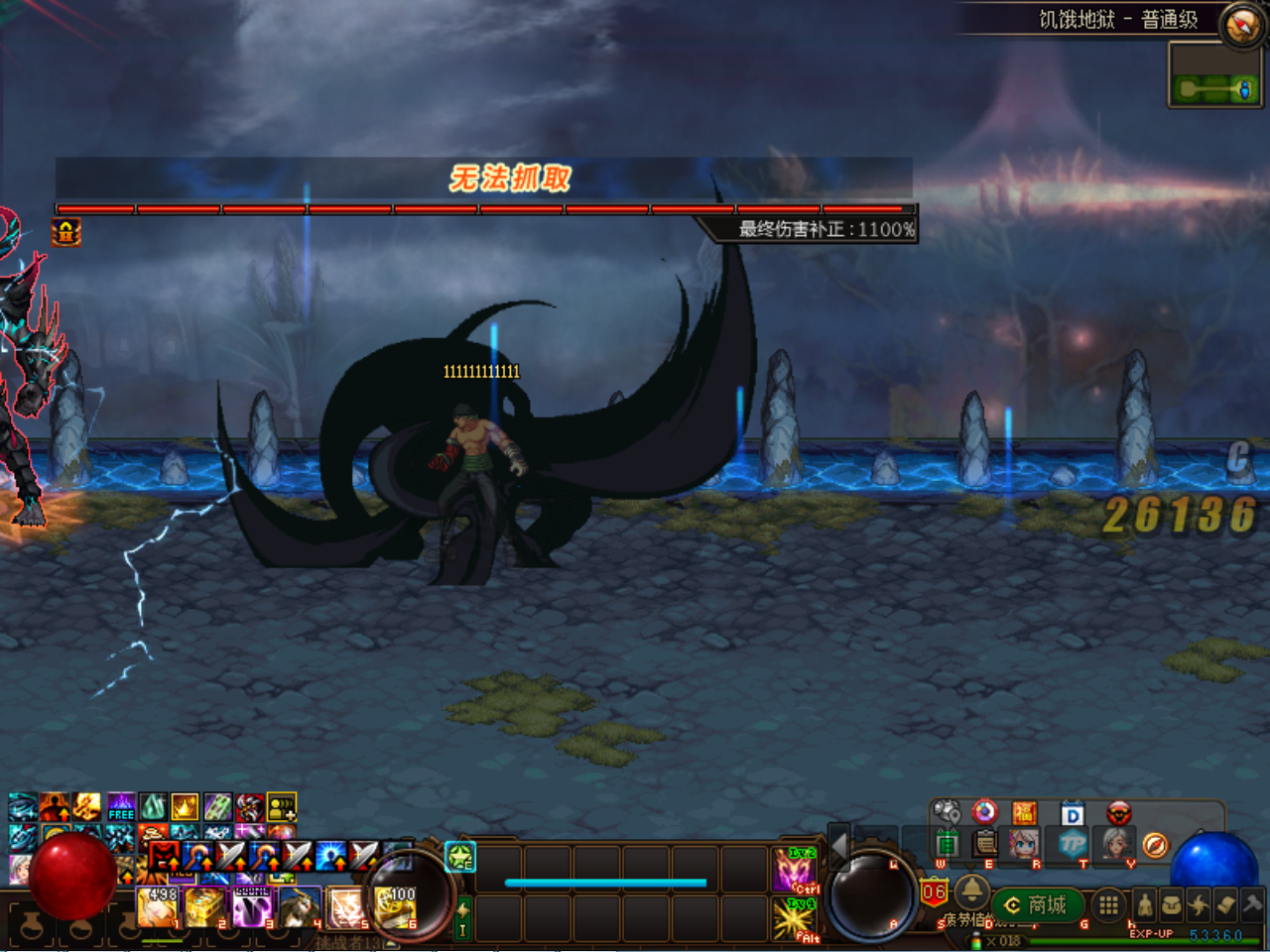Open the golden 福 fortune event icon
Screen dimensions: 1270x952
point(1026,813)
